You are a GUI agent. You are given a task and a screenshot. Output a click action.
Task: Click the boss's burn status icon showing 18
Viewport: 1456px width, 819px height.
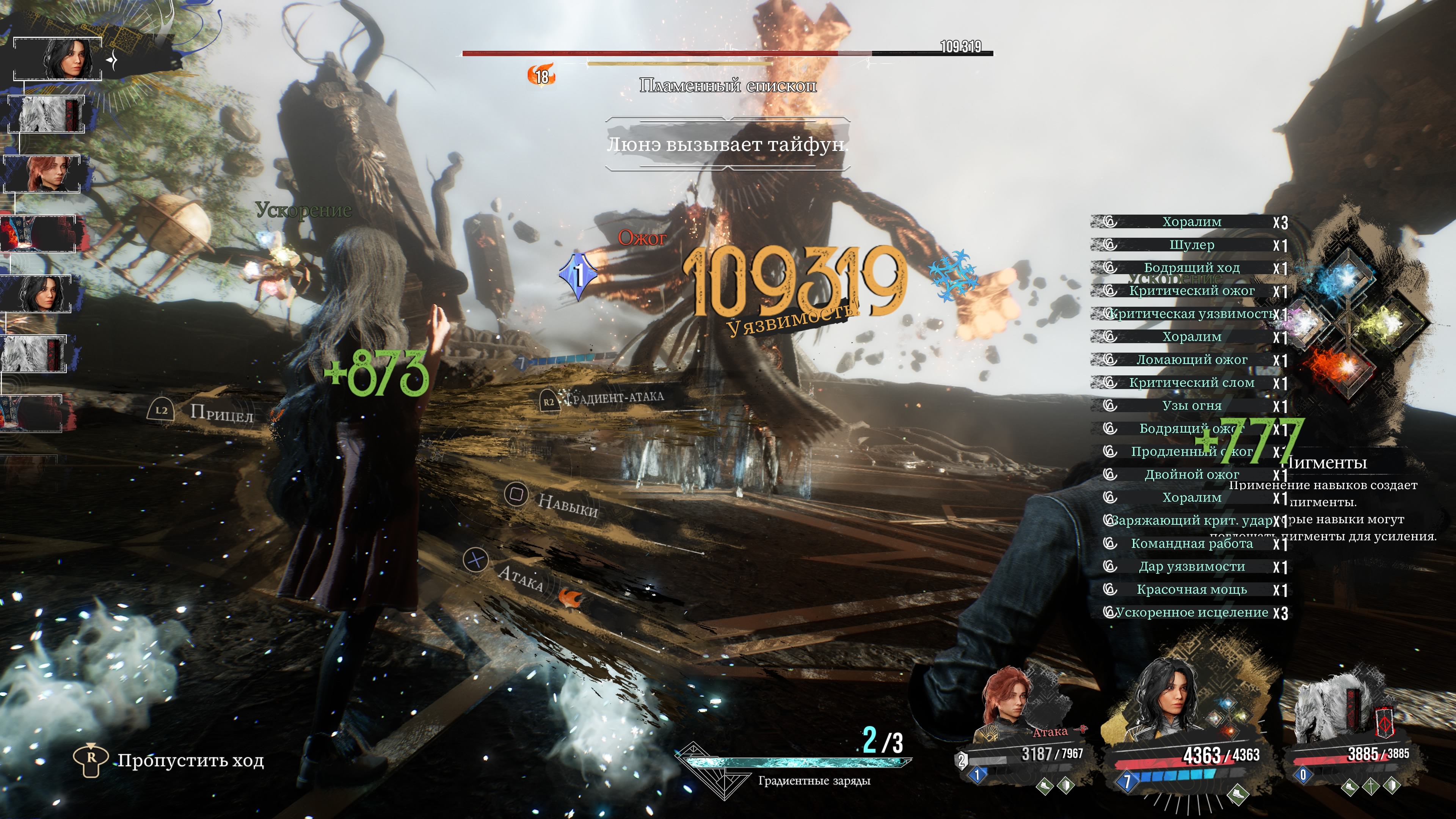(x=541, y=75)
